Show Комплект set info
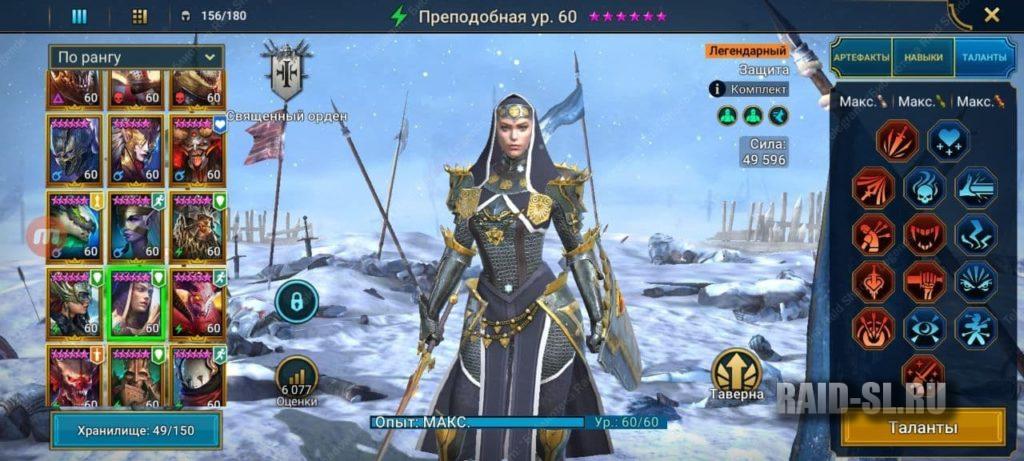 point(749,89)
